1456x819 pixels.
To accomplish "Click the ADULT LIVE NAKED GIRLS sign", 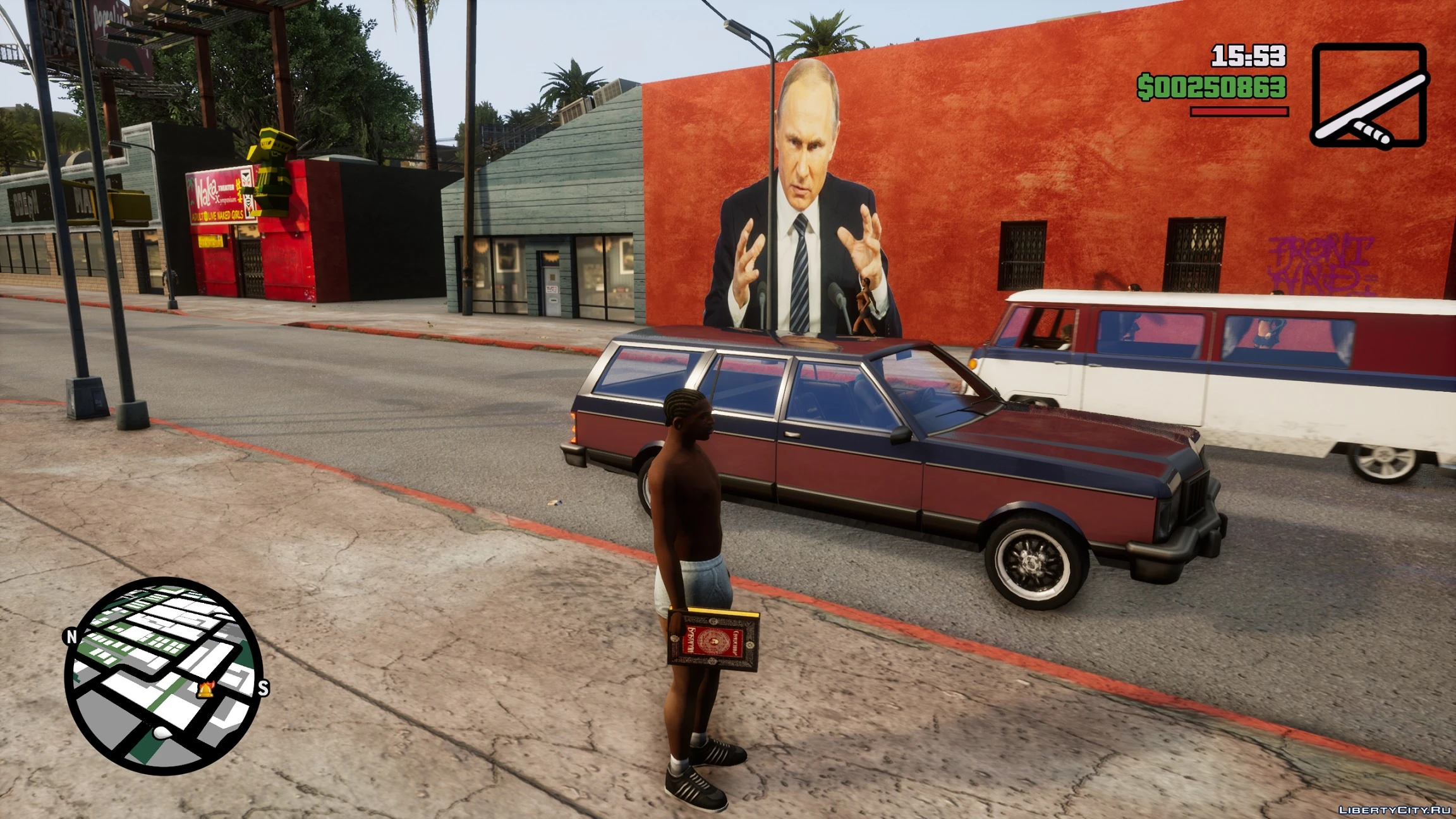I will click(218, 214).
